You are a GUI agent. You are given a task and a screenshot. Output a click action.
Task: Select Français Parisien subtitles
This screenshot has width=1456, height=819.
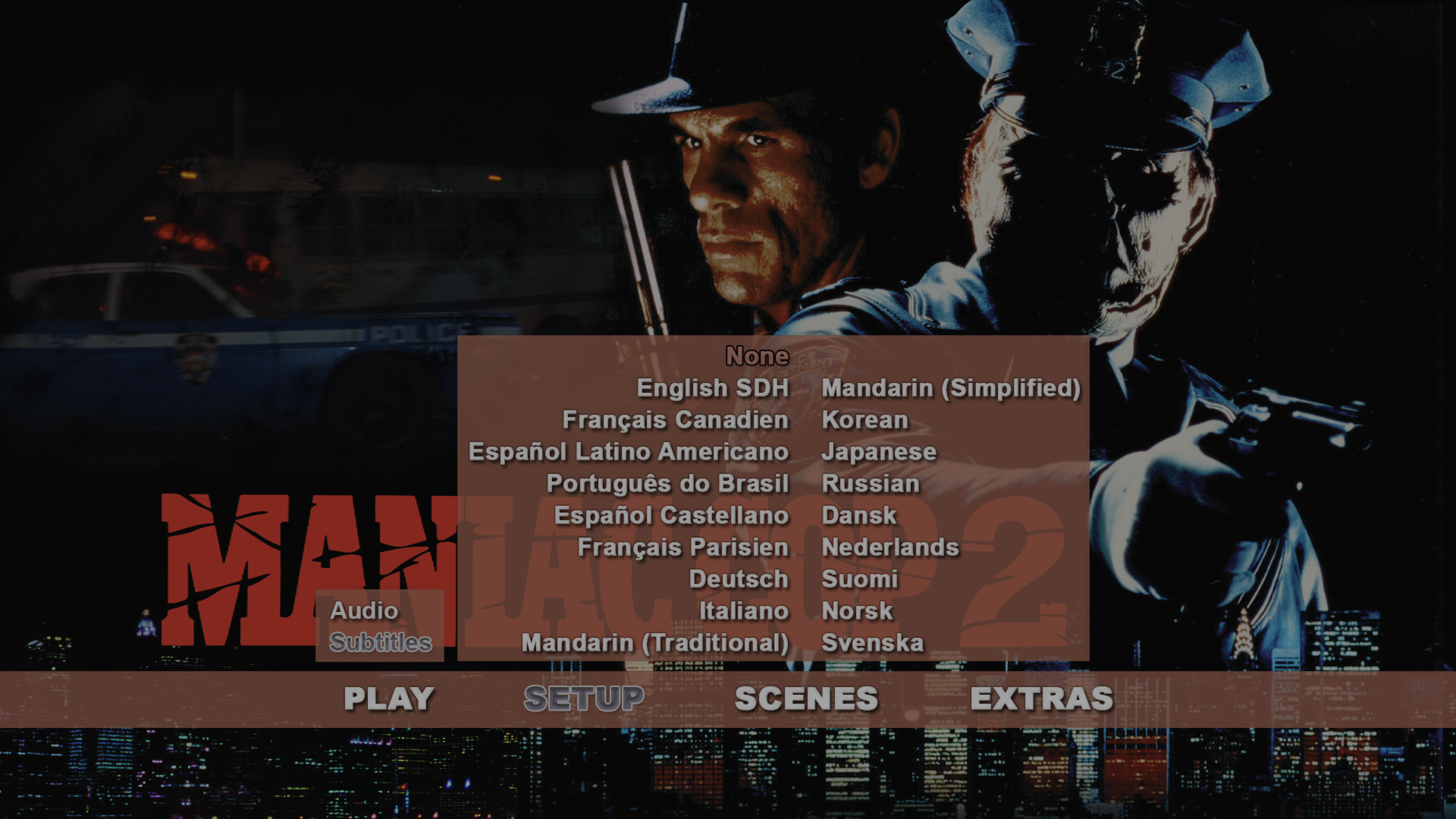682,548
